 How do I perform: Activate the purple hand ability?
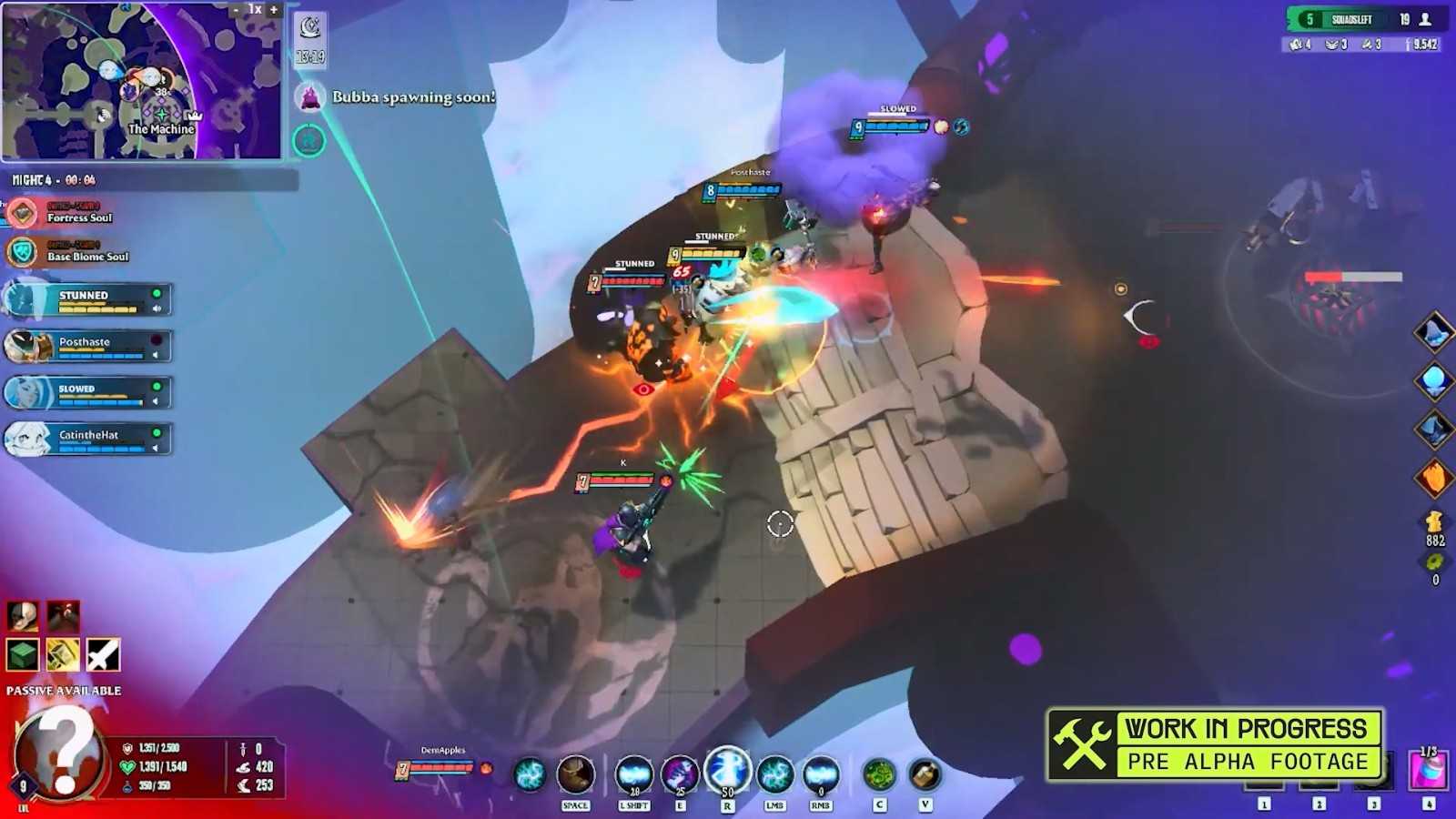pos(680,775)
